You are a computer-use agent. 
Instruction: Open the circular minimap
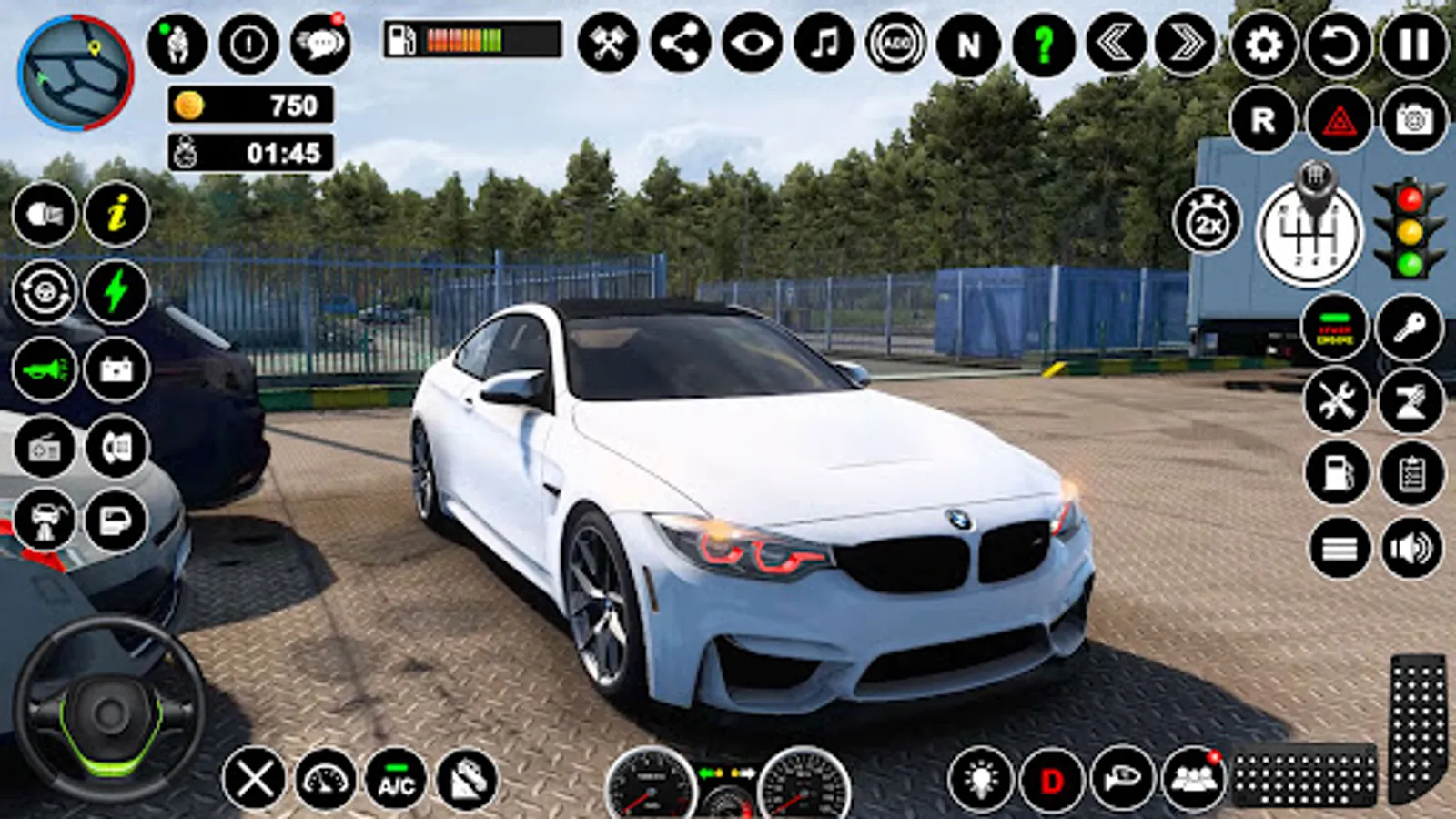[x=76, y=73]
